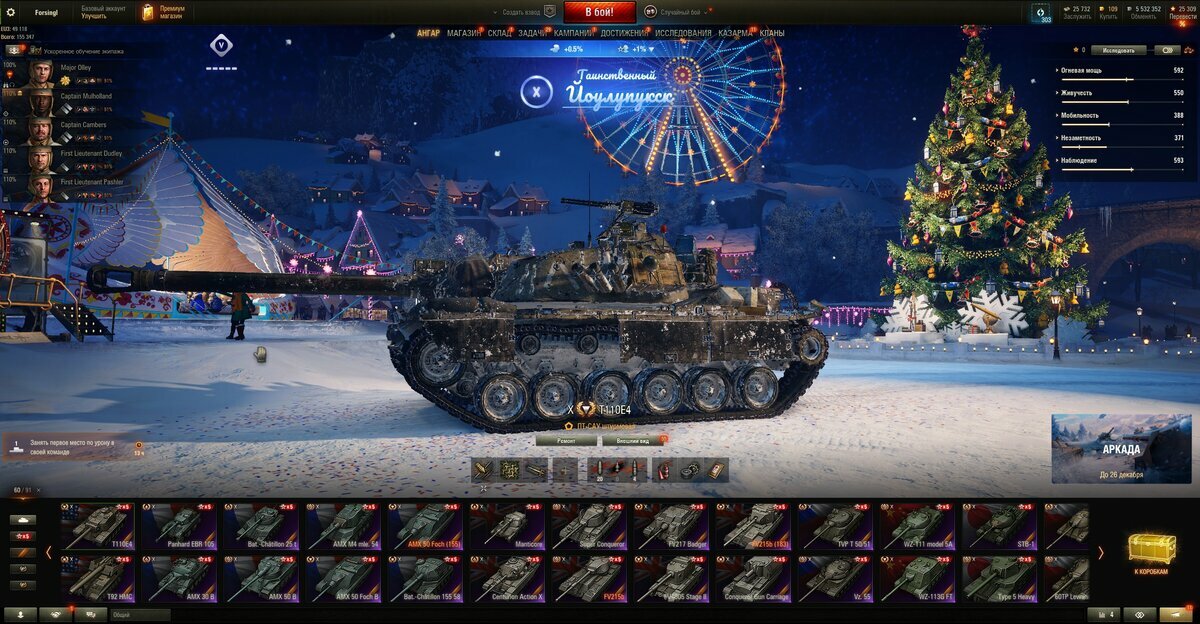This screenshot has height=624, width=1200.
Task: Open Внешний вид customization
Action: pos(633,440)
